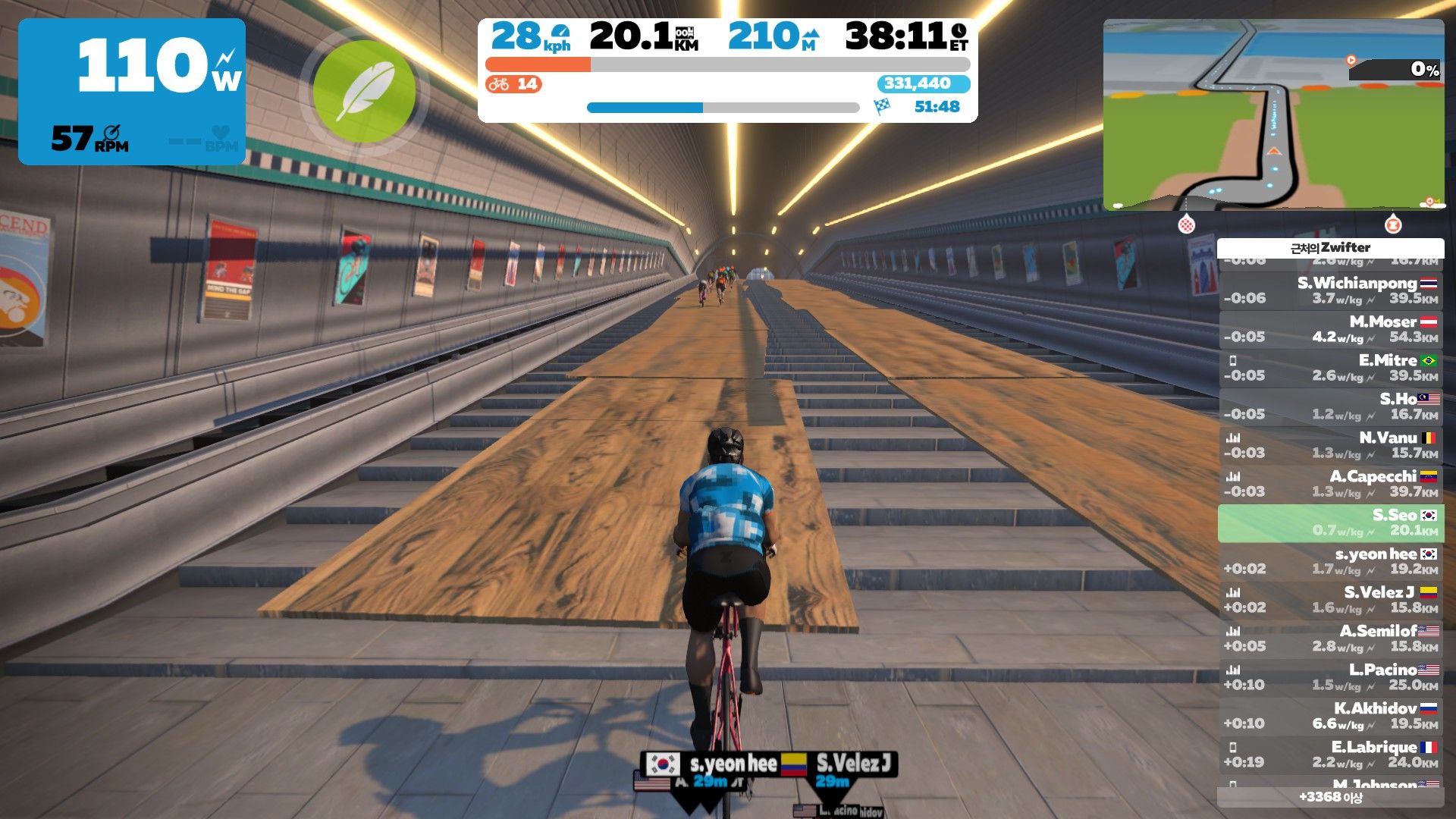The height and width of the screenshot is (819, 1456).
Task: Expand the +3368 more riders footer
Action: (x=1331, y=797)
